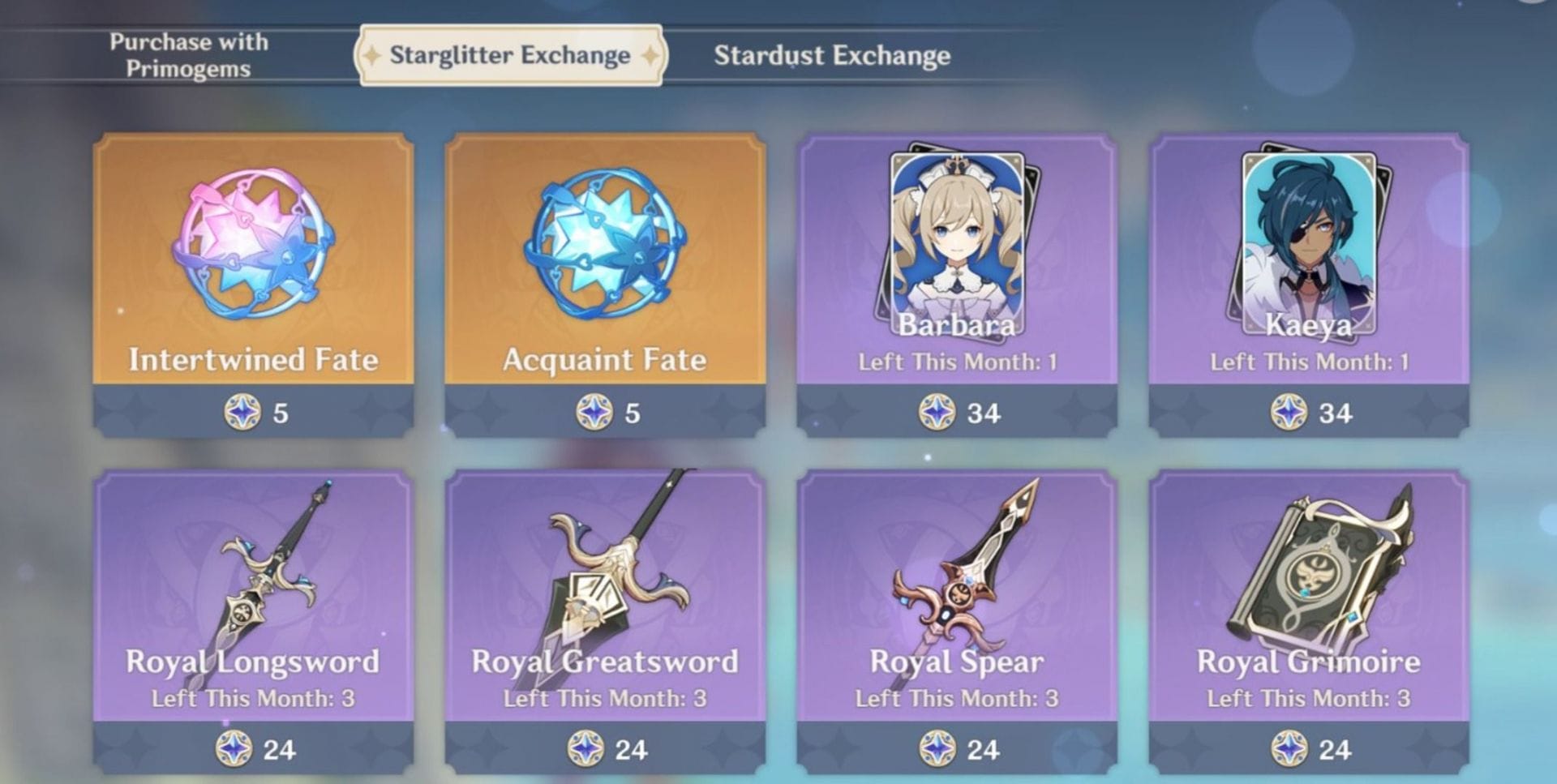Open the Stardust Exchange tab

point(831,55)
